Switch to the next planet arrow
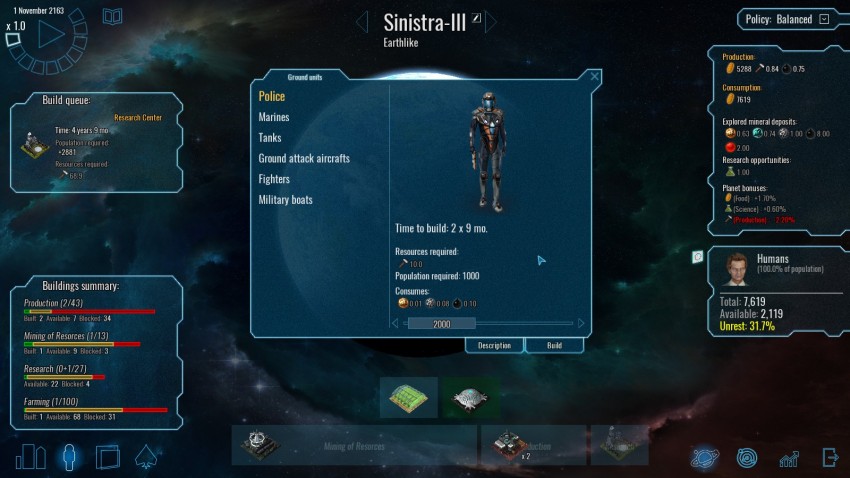The height and width of the screenshot is (478, 850). tap(491, 22)
